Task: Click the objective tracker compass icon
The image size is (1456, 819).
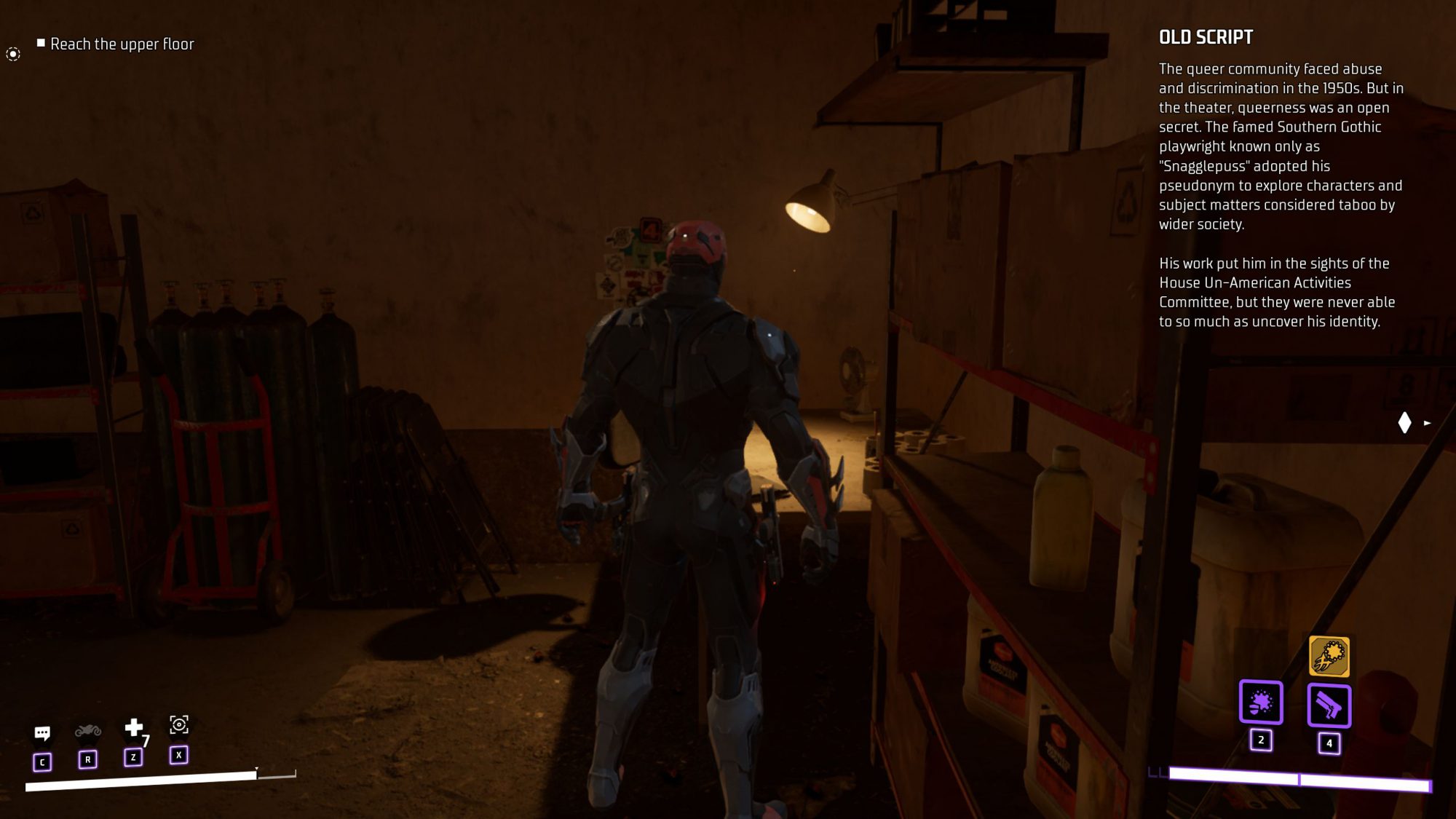Action: click(x=12, y=53)
